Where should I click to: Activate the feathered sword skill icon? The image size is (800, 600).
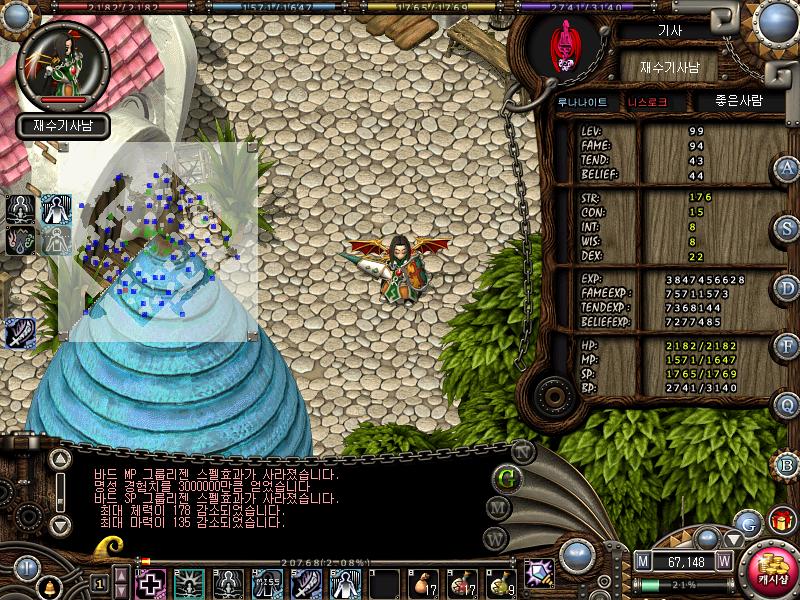(20, 333)
